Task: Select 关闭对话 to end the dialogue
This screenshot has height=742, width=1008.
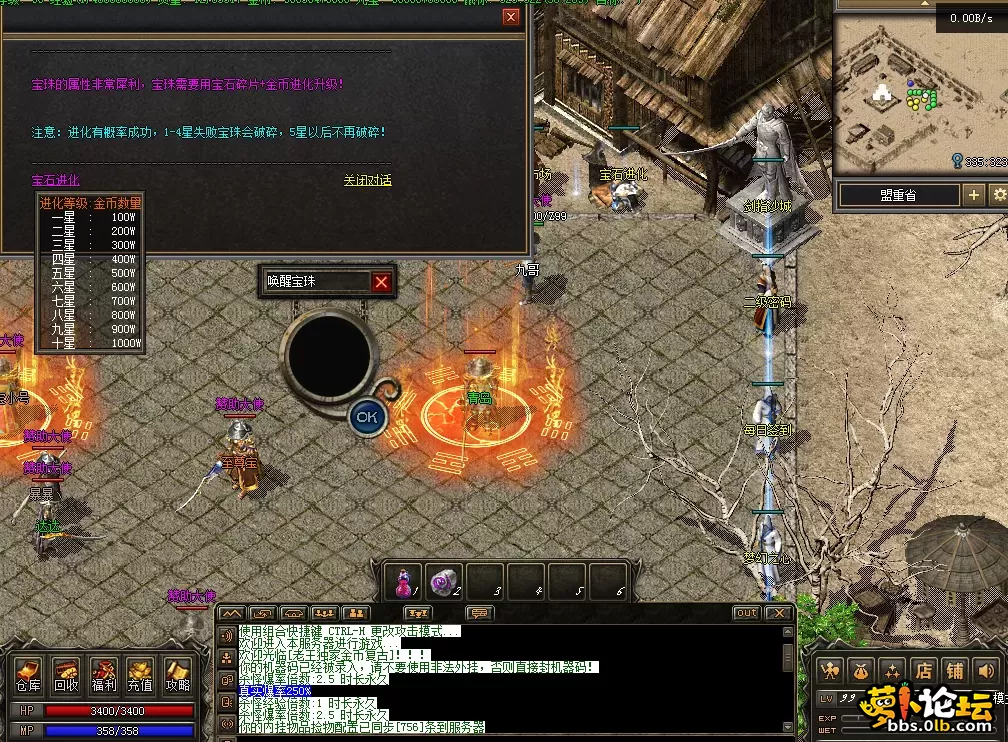Action: pyautogui.click(x=367, y=181)
